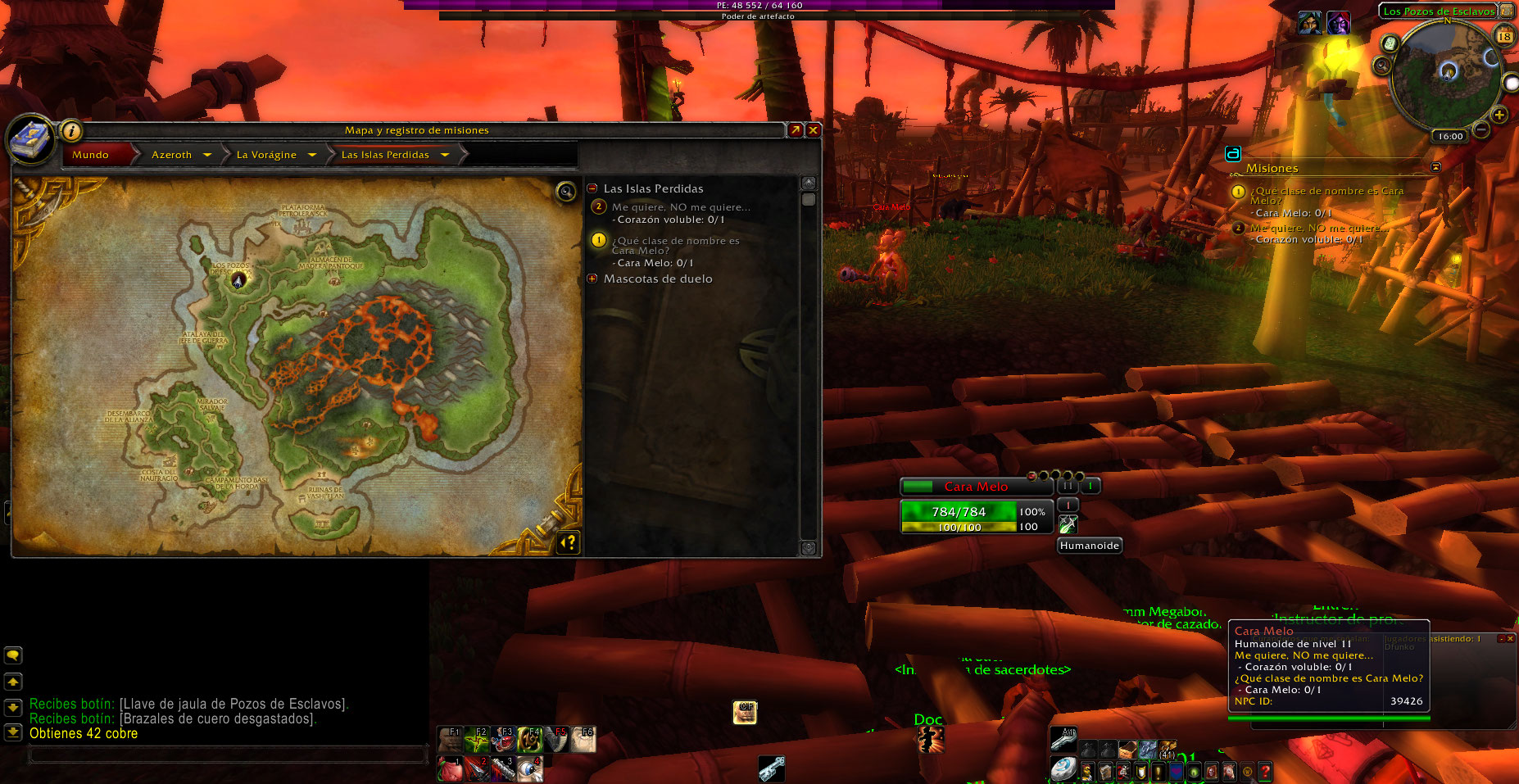Open the map help question mark button
The width and height of the screenshot is (1519, 784).
pos(568,542)
